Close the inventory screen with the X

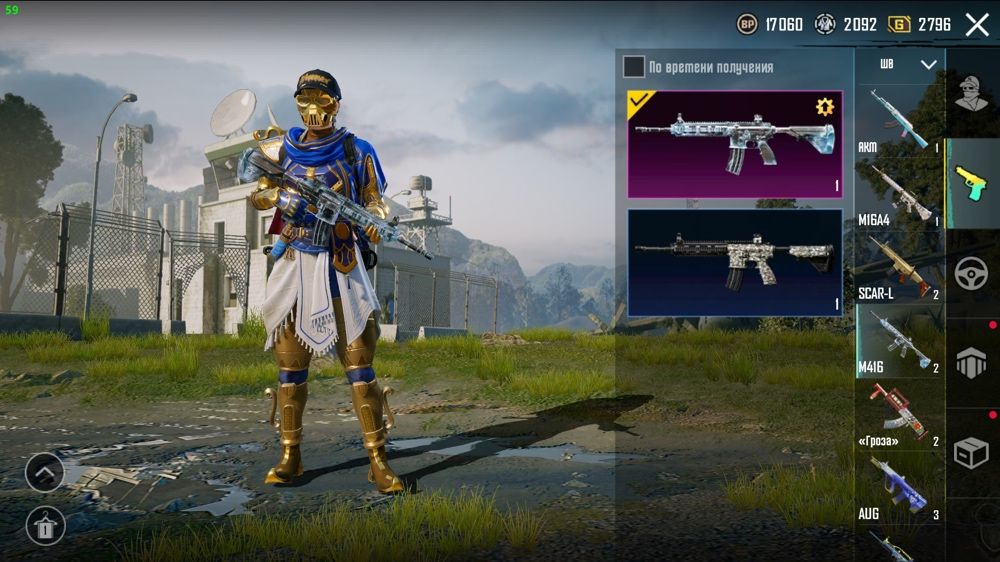pyautogui.click(x=977, y=25)
